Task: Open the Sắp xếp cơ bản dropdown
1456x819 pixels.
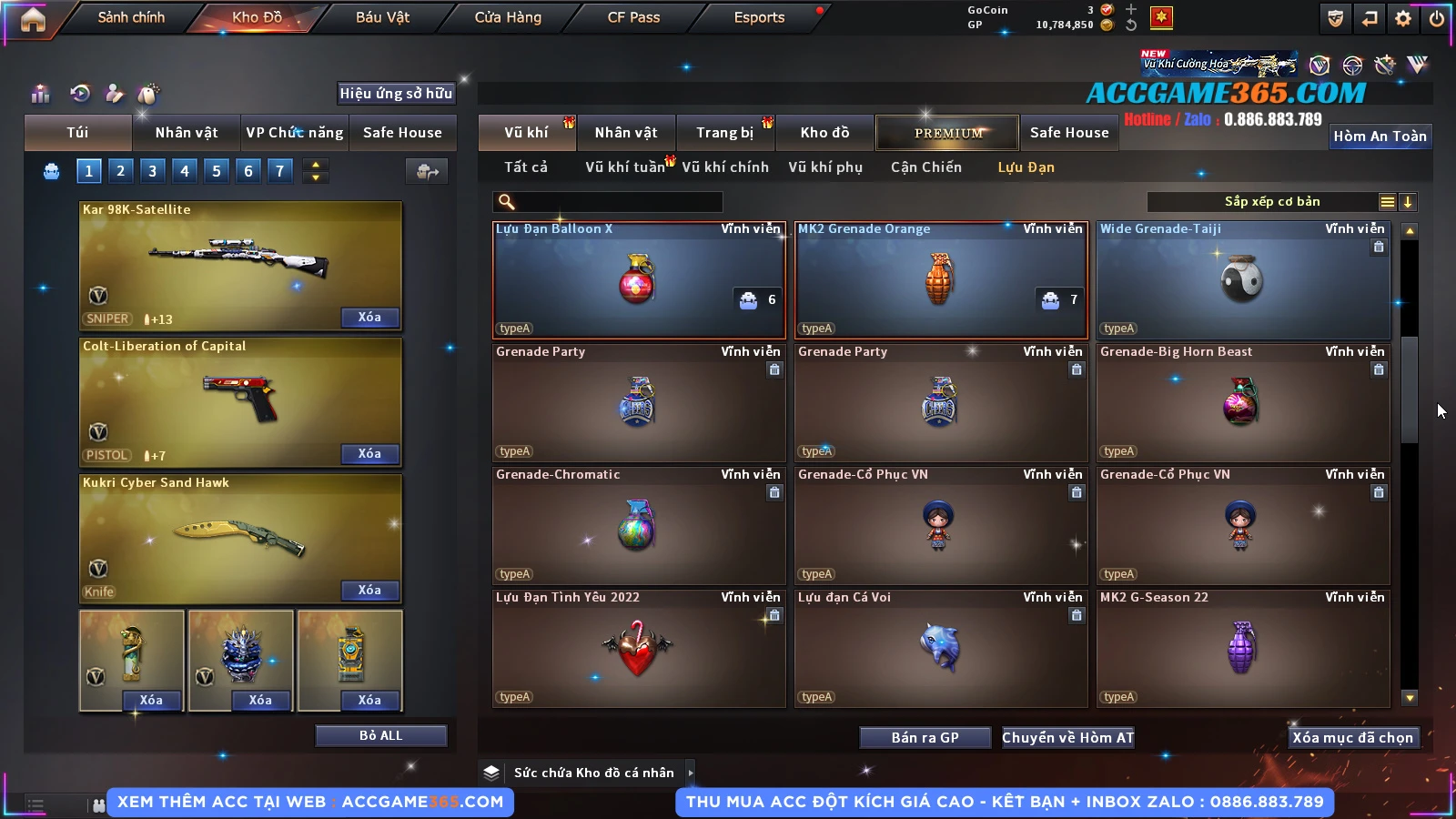Action: [1271, 202]
